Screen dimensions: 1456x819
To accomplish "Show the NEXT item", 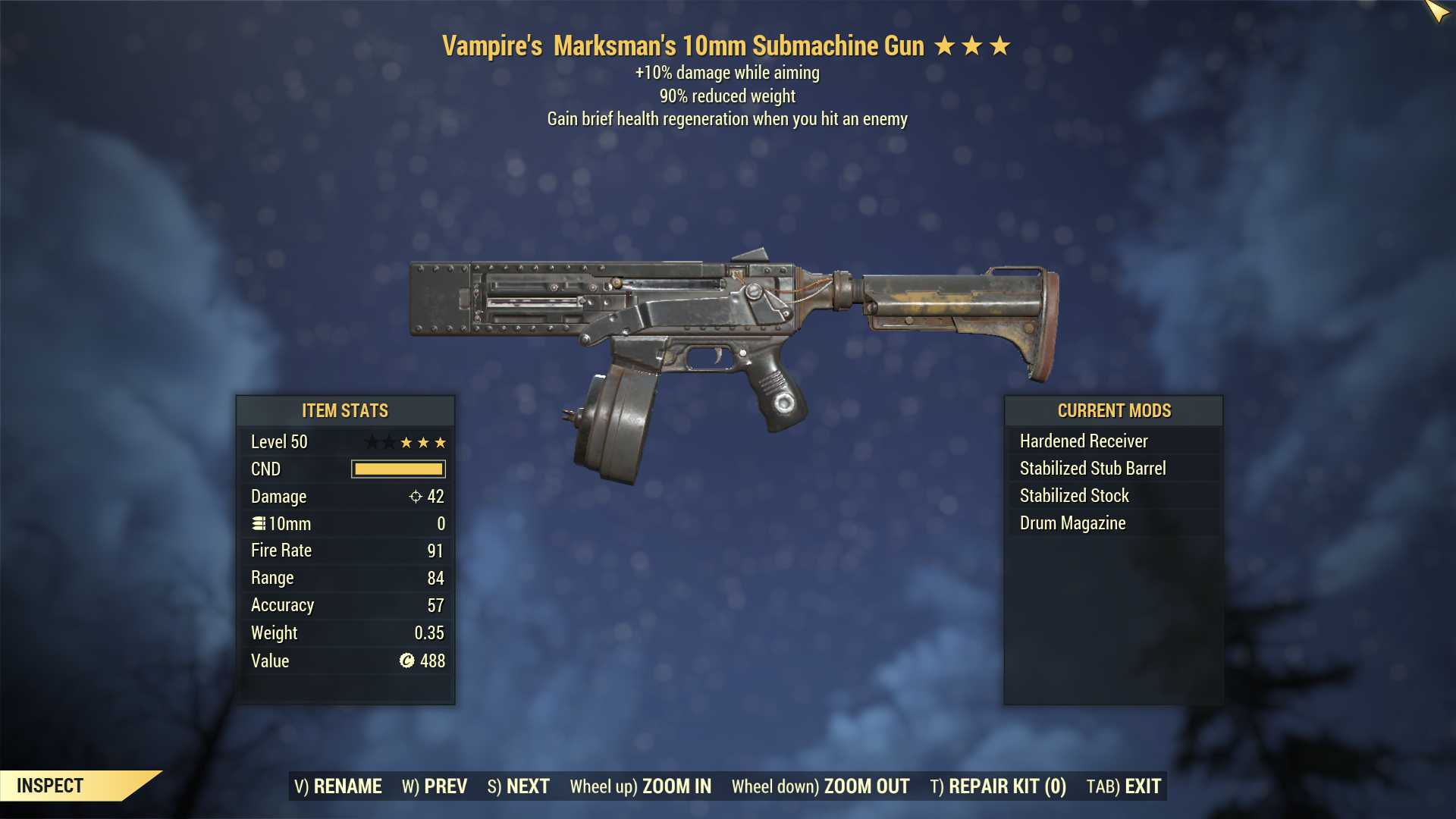I will click(519, 786).
